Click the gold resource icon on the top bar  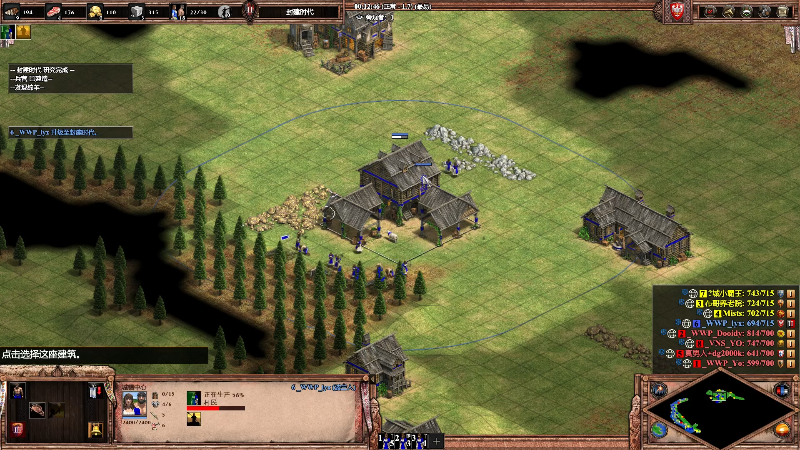94,12
